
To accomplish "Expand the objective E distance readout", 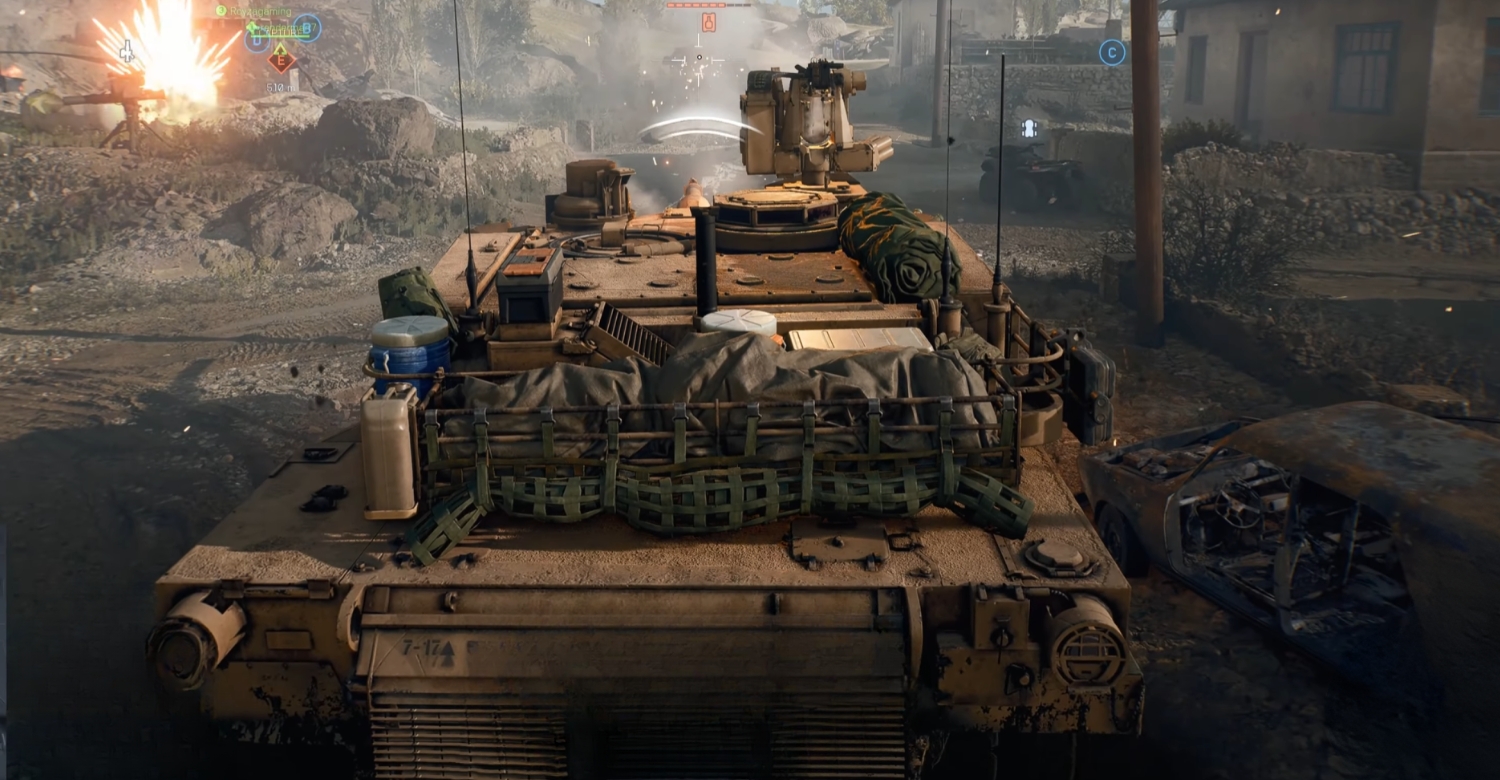I will pos(281,88).
